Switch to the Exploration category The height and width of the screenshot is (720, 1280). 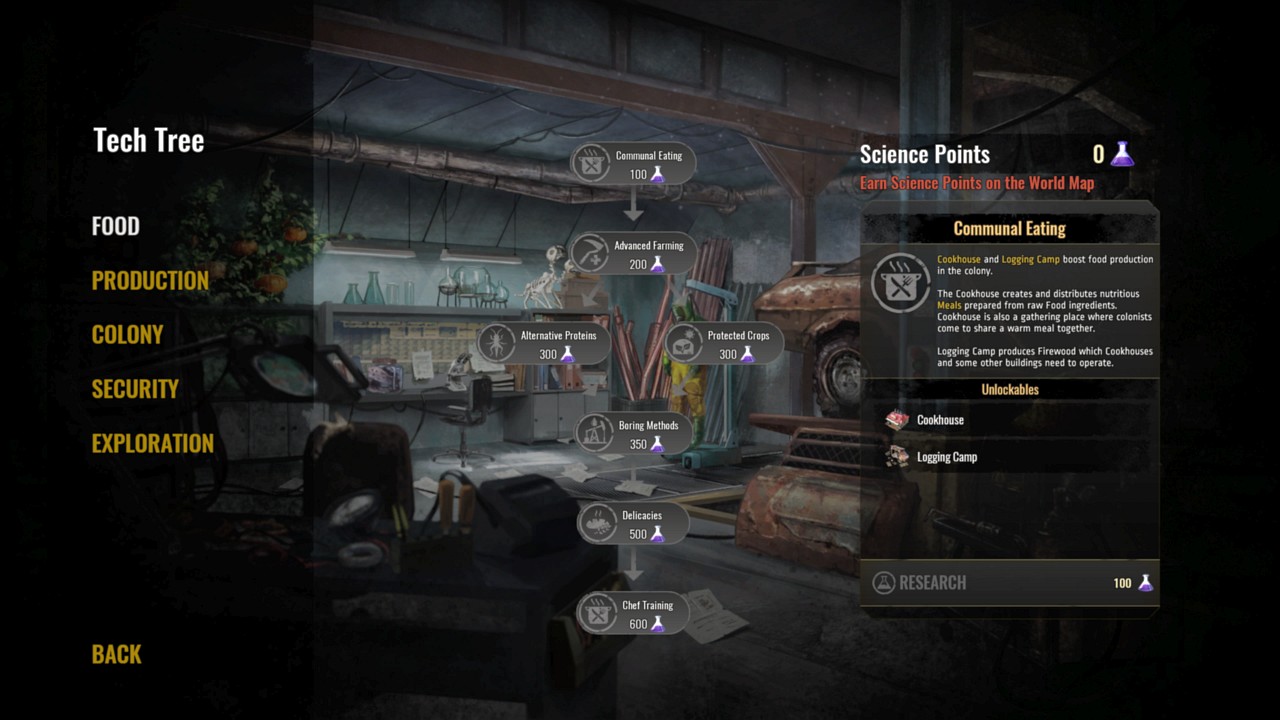(152, 443)
